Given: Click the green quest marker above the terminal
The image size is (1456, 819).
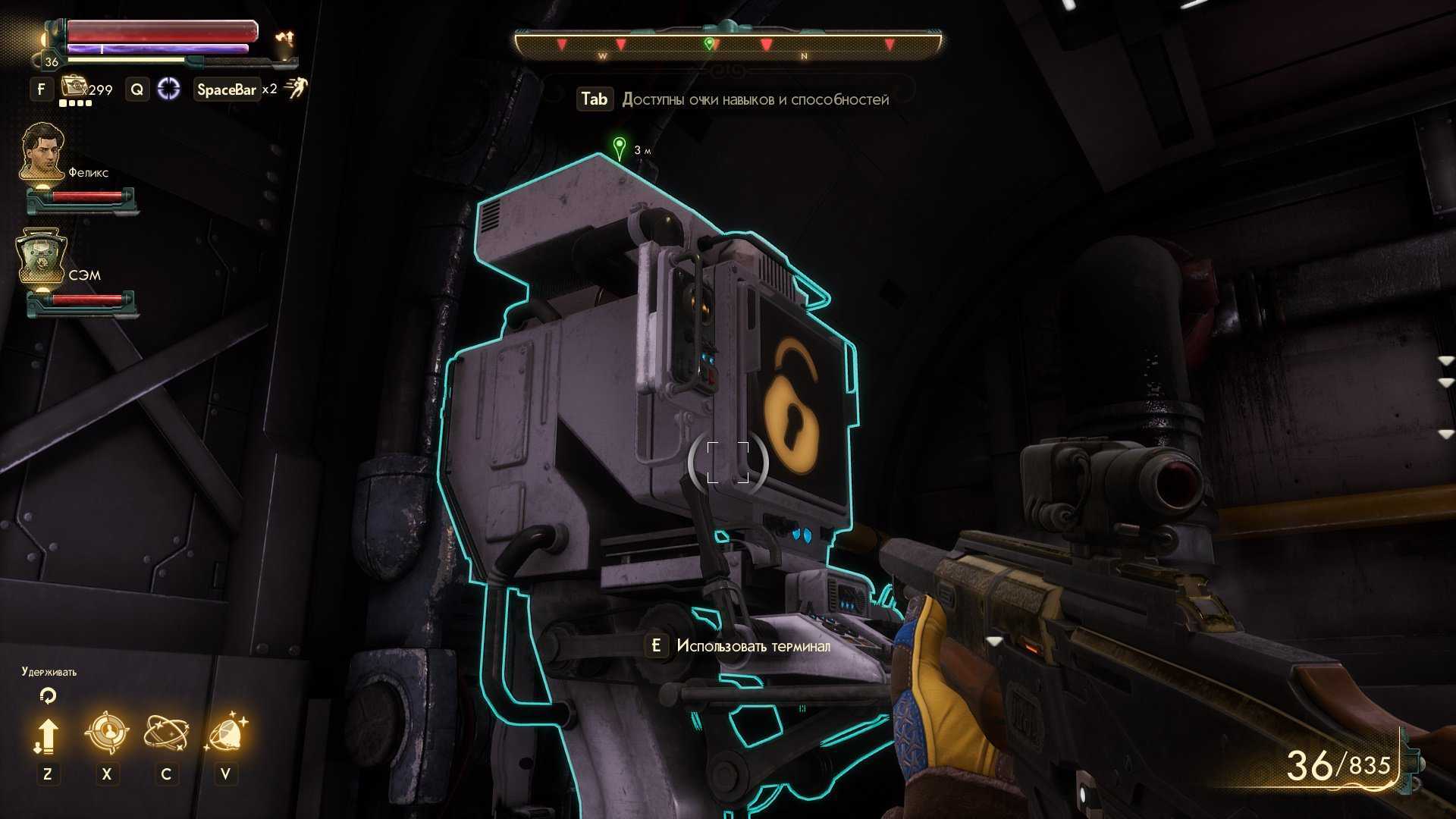Looking at the screenshot, I should [x=620, y=147].
